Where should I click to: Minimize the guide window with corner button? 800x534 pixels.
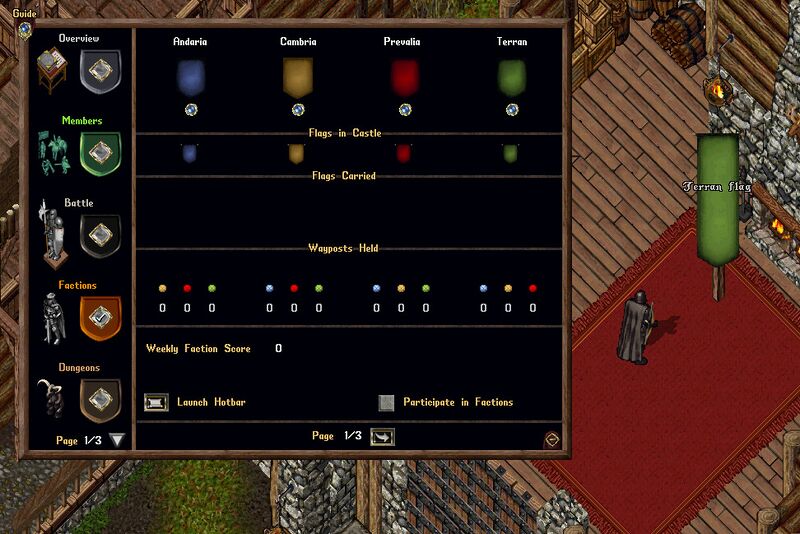point(551,439)
